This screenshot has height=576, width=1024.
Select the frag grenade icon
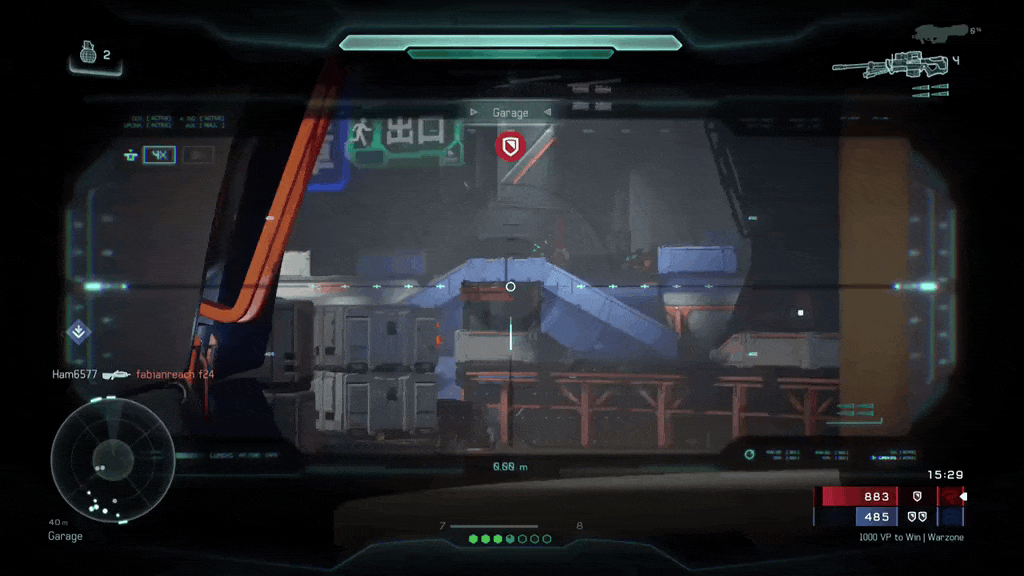coord(88,53)
